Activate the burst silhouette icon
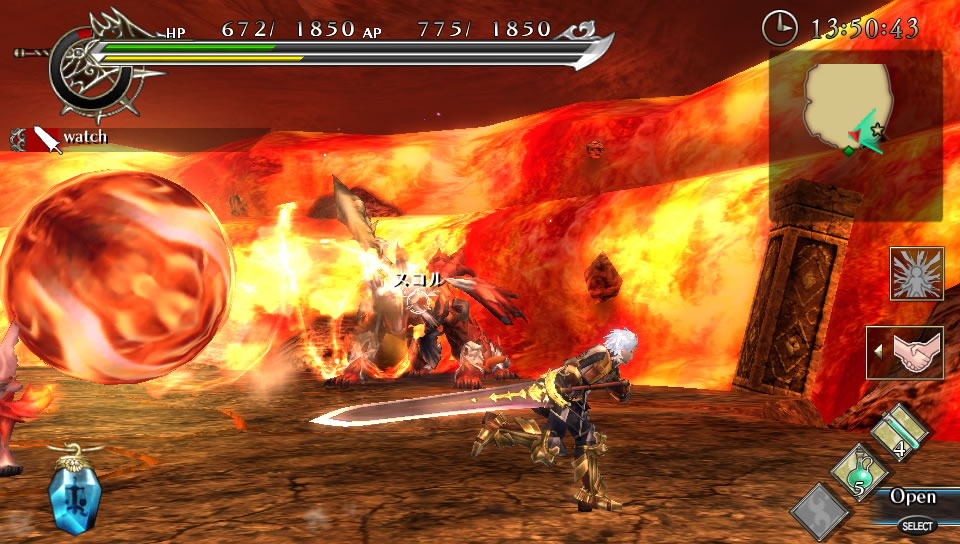The width and height of the screenshot is (960, 544). 916,273
